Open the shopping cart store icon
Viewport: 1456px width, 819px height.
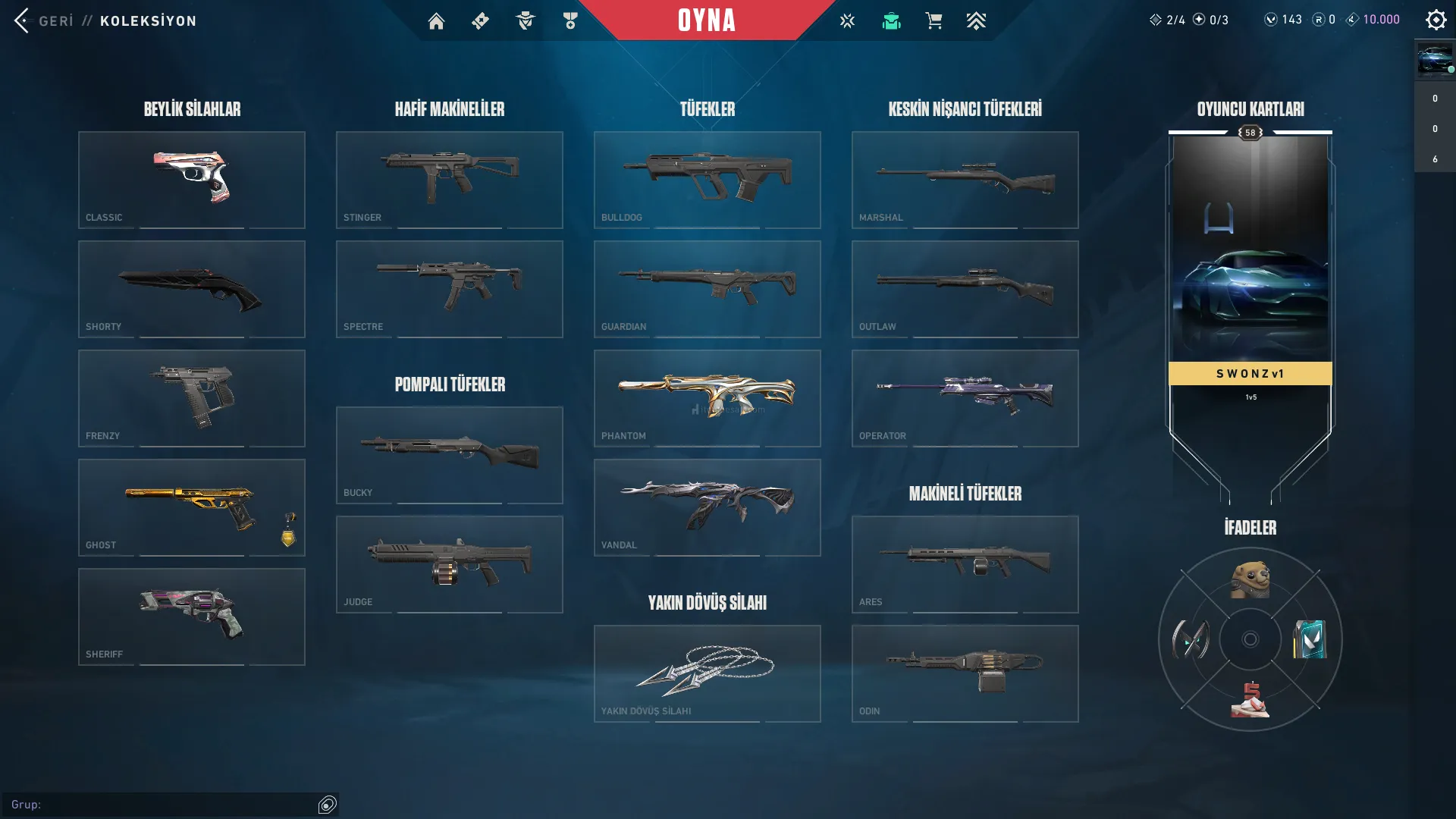[934, 21]
